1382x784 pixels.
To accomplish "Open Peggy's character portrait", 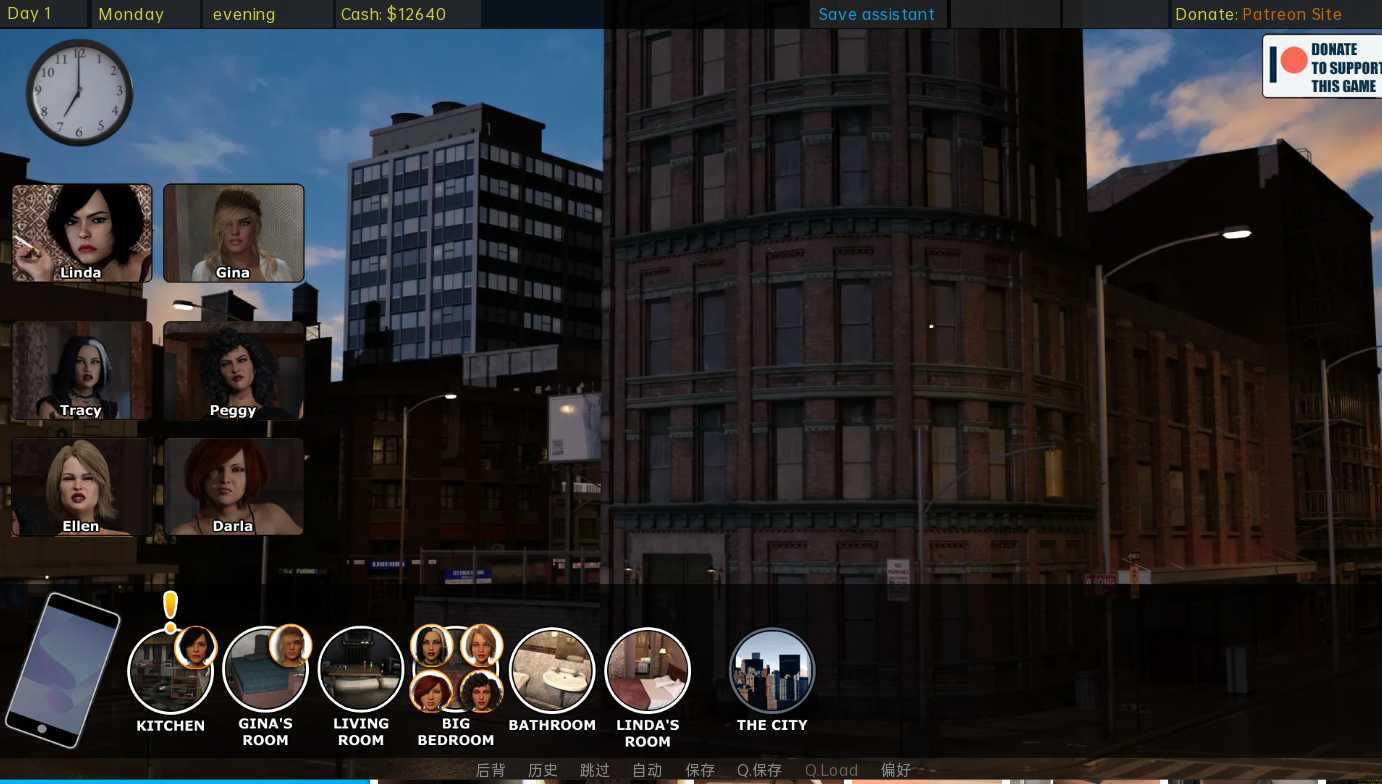I will 233,370.
